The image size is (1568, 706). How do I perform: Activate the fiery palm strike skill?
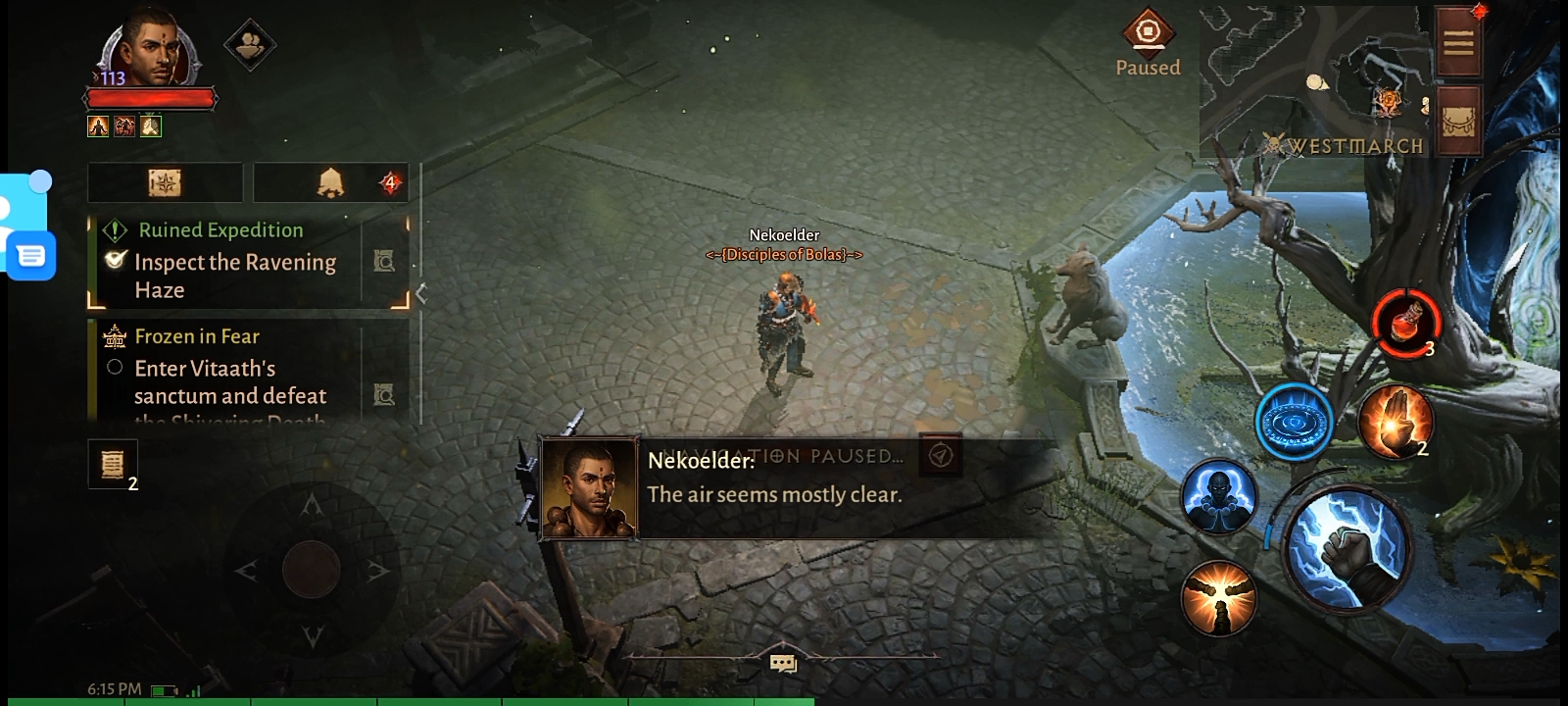1396,422
